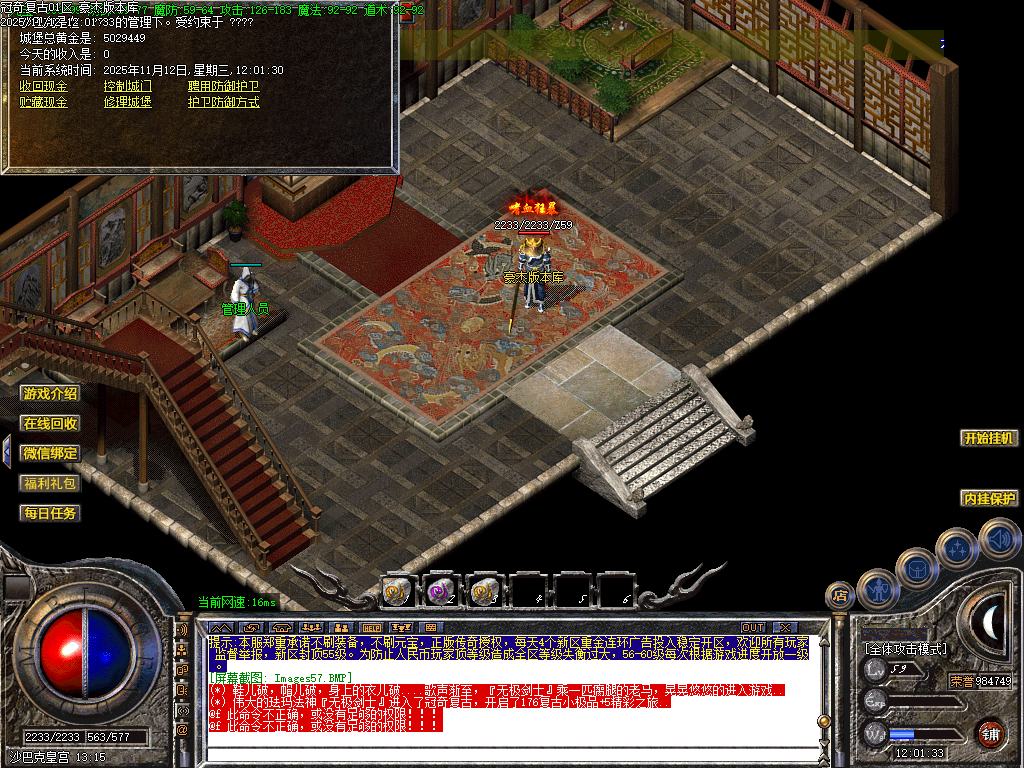Screen dimensions: 1024x768
Task: Open the 每日任务 daily quests button
Action: point(50,513)
